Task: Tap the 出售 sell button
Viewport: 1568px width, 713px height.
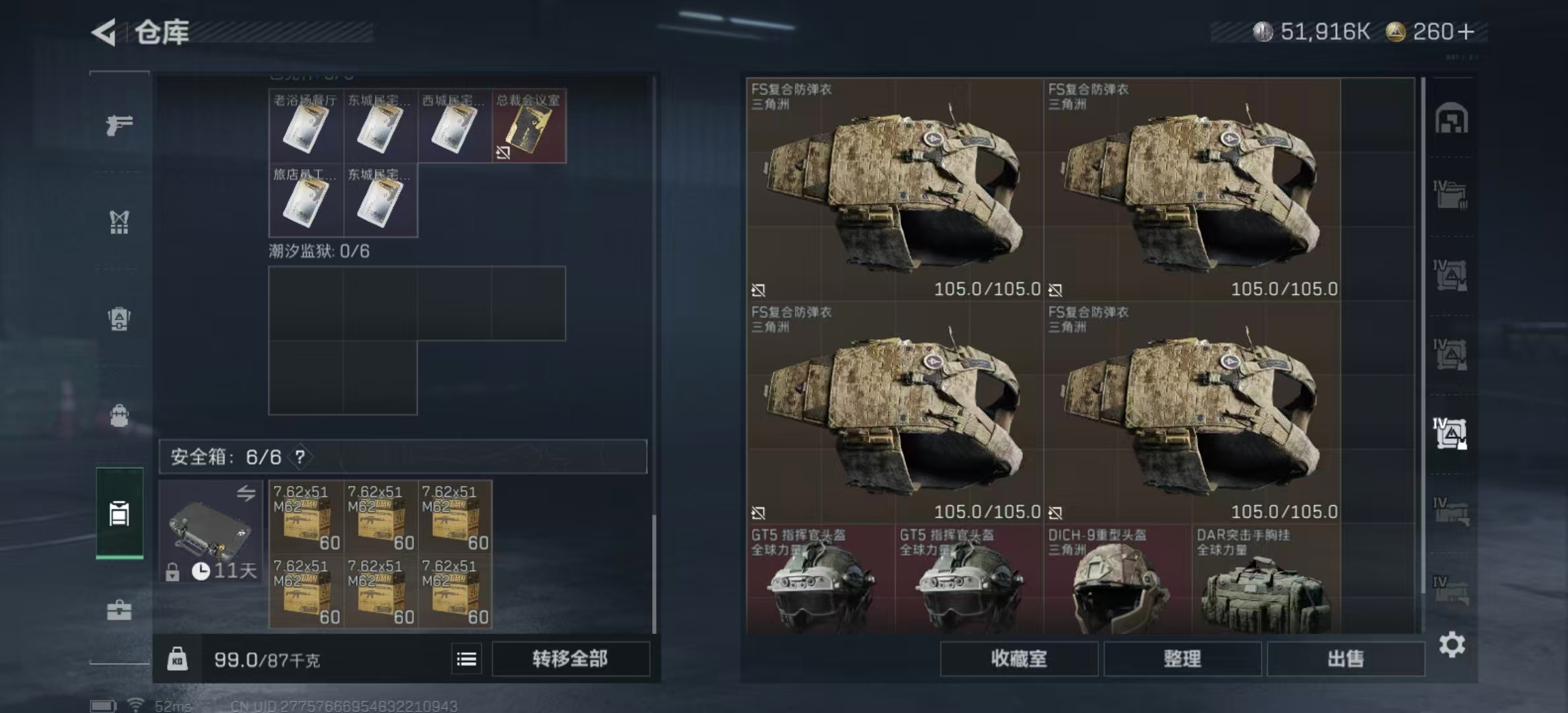Action: click(x=1345, y=658)
